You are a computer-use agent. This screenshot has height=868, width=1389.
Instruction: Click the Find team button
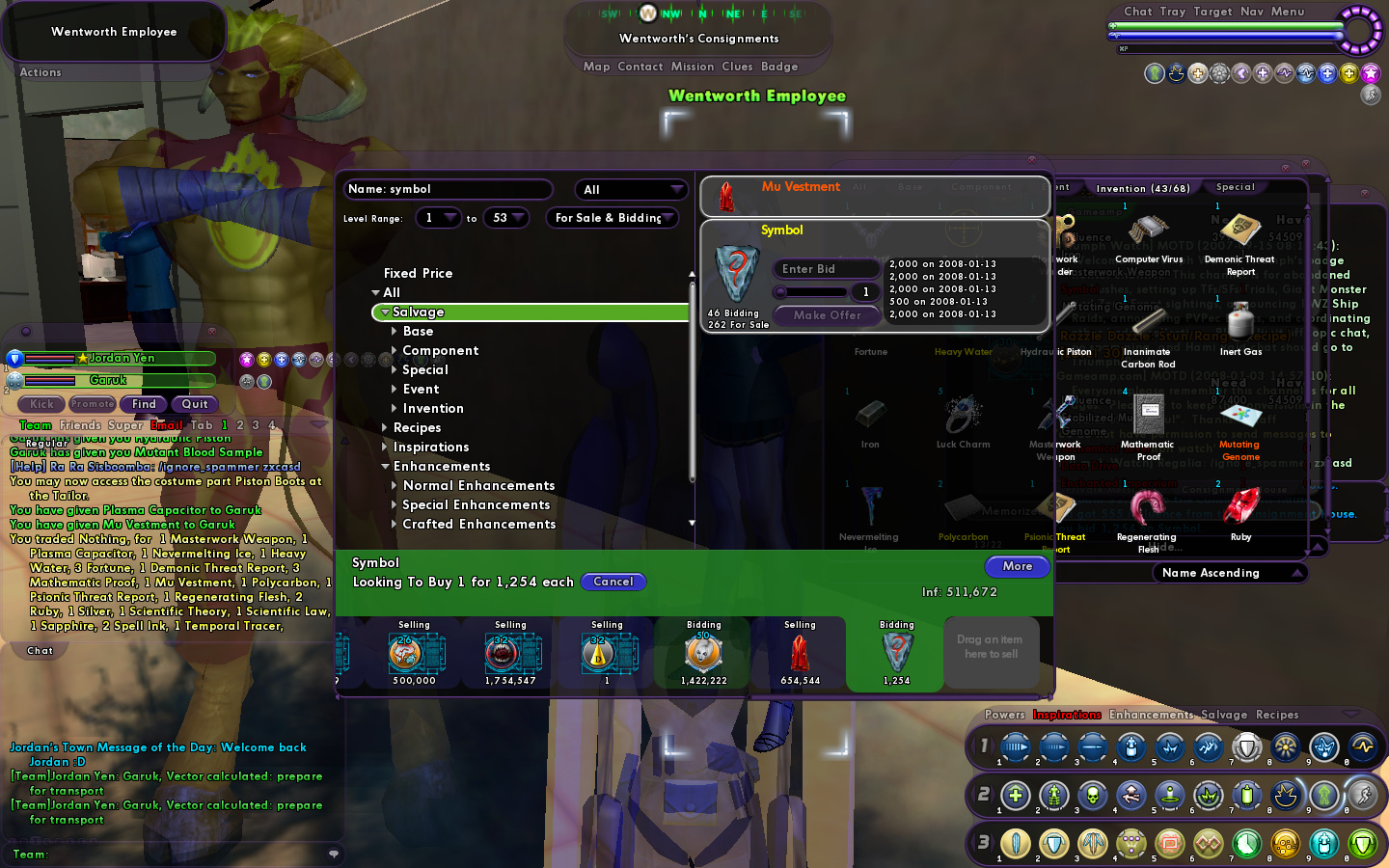(x=144, y=404)
